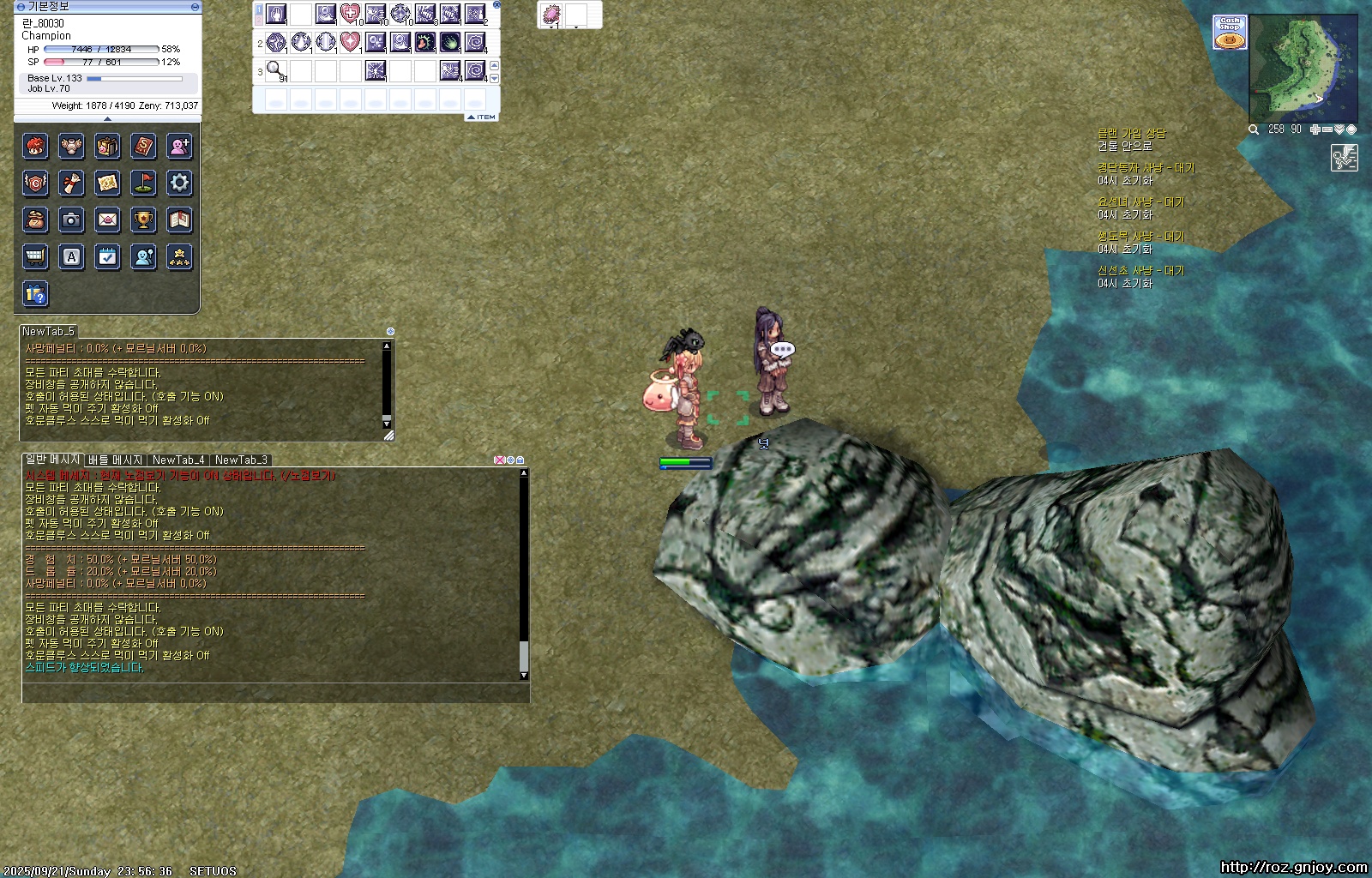Image resolution: width=1372 pixels, height=878 pixels.
Task: Open the mail envelope icon
Action: [x=107, y=219]
